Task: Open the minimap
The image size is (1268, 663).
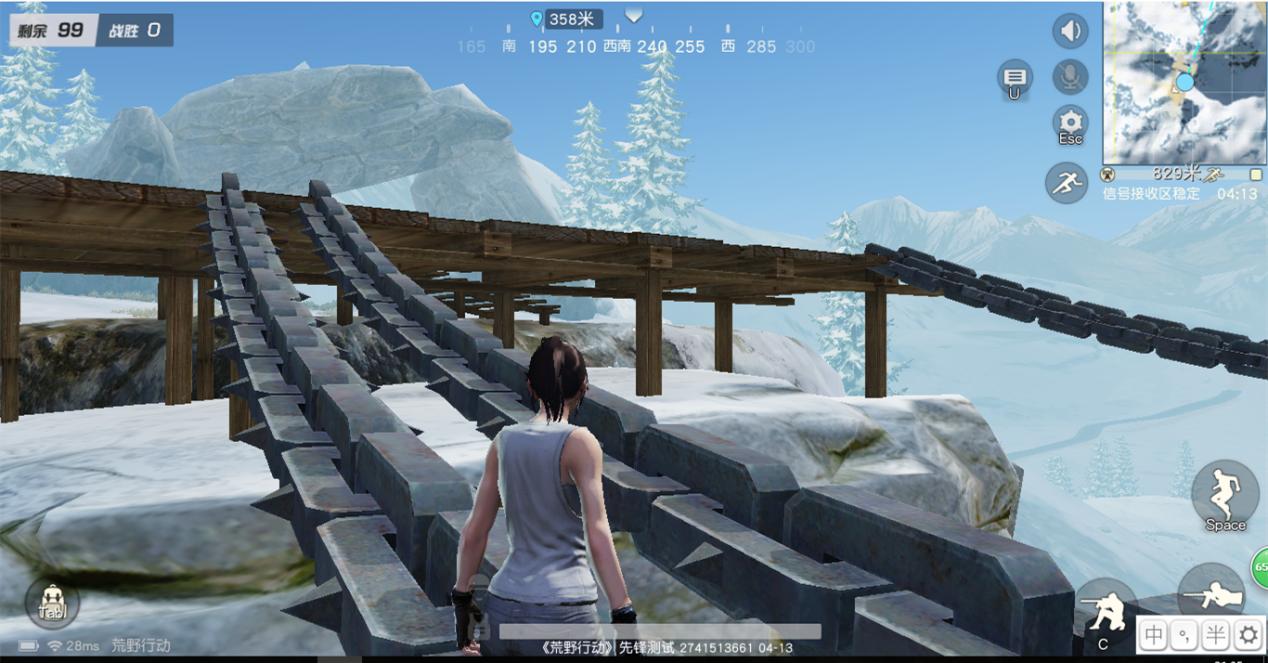Action: 1185,82
